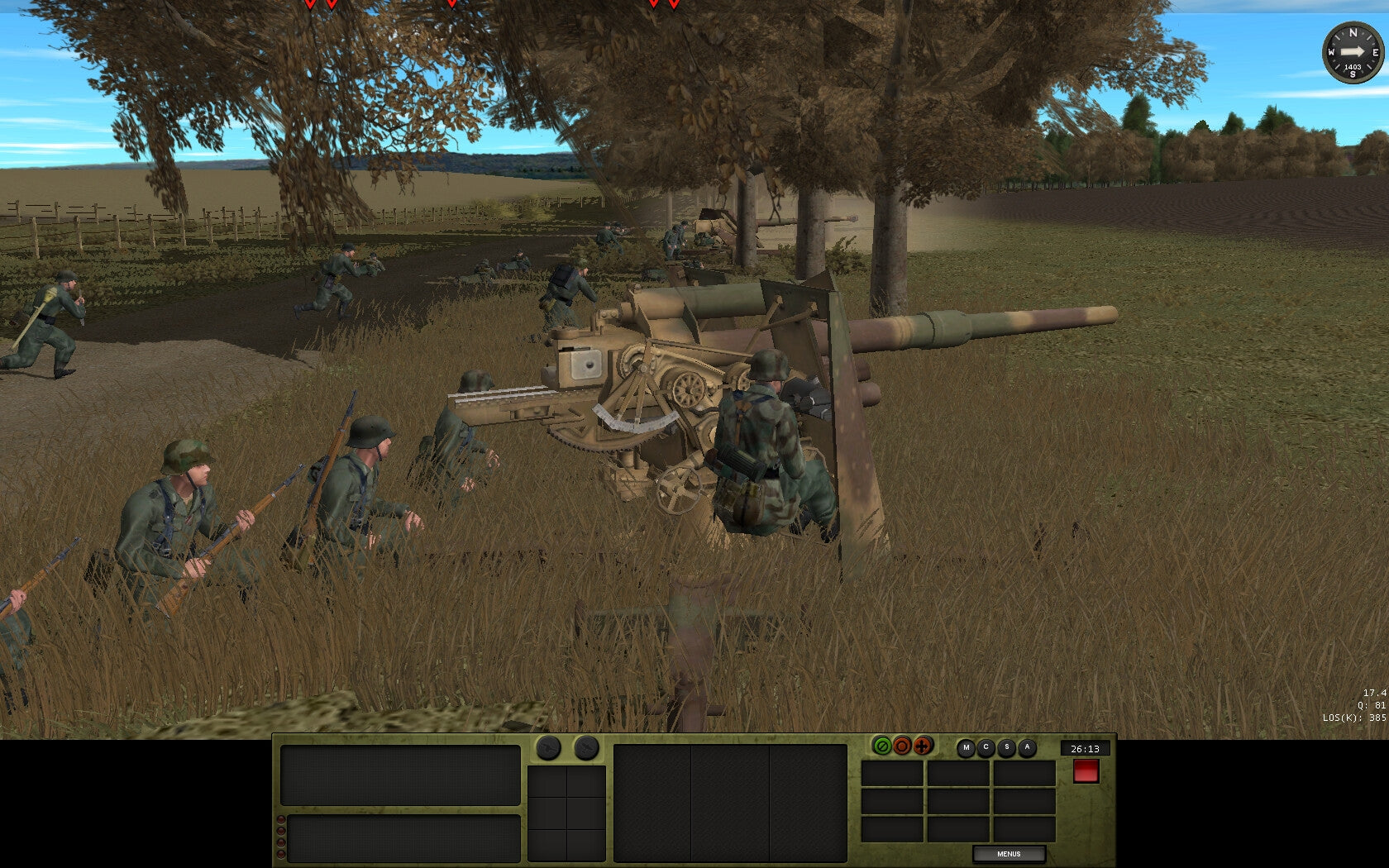1389x868 pixels.
Task: Click the MENUS button at the bottom
Action: (1011, 852)
